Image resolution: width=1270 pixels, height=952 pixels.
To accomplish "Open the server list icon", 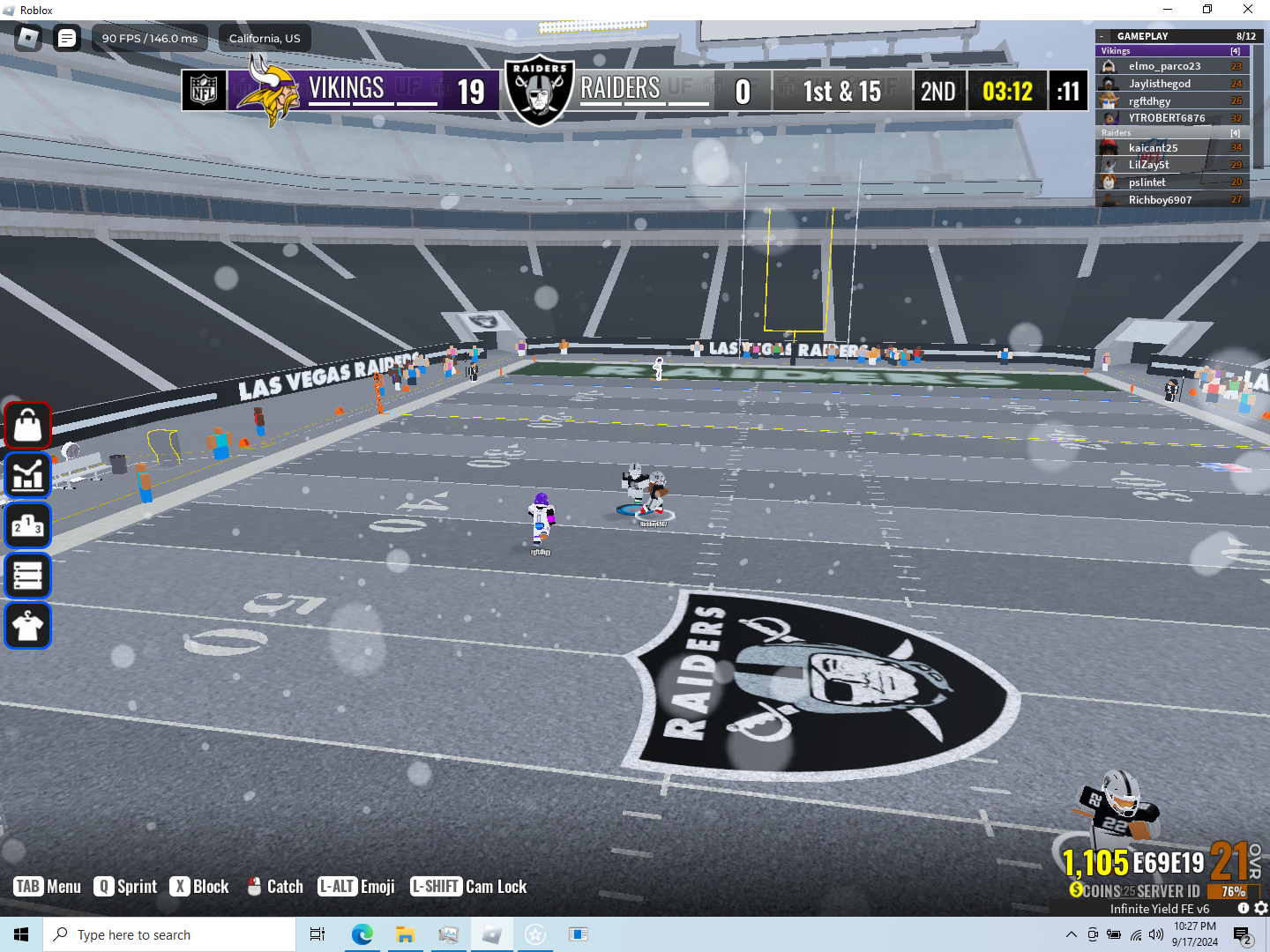I will (28, 576).
